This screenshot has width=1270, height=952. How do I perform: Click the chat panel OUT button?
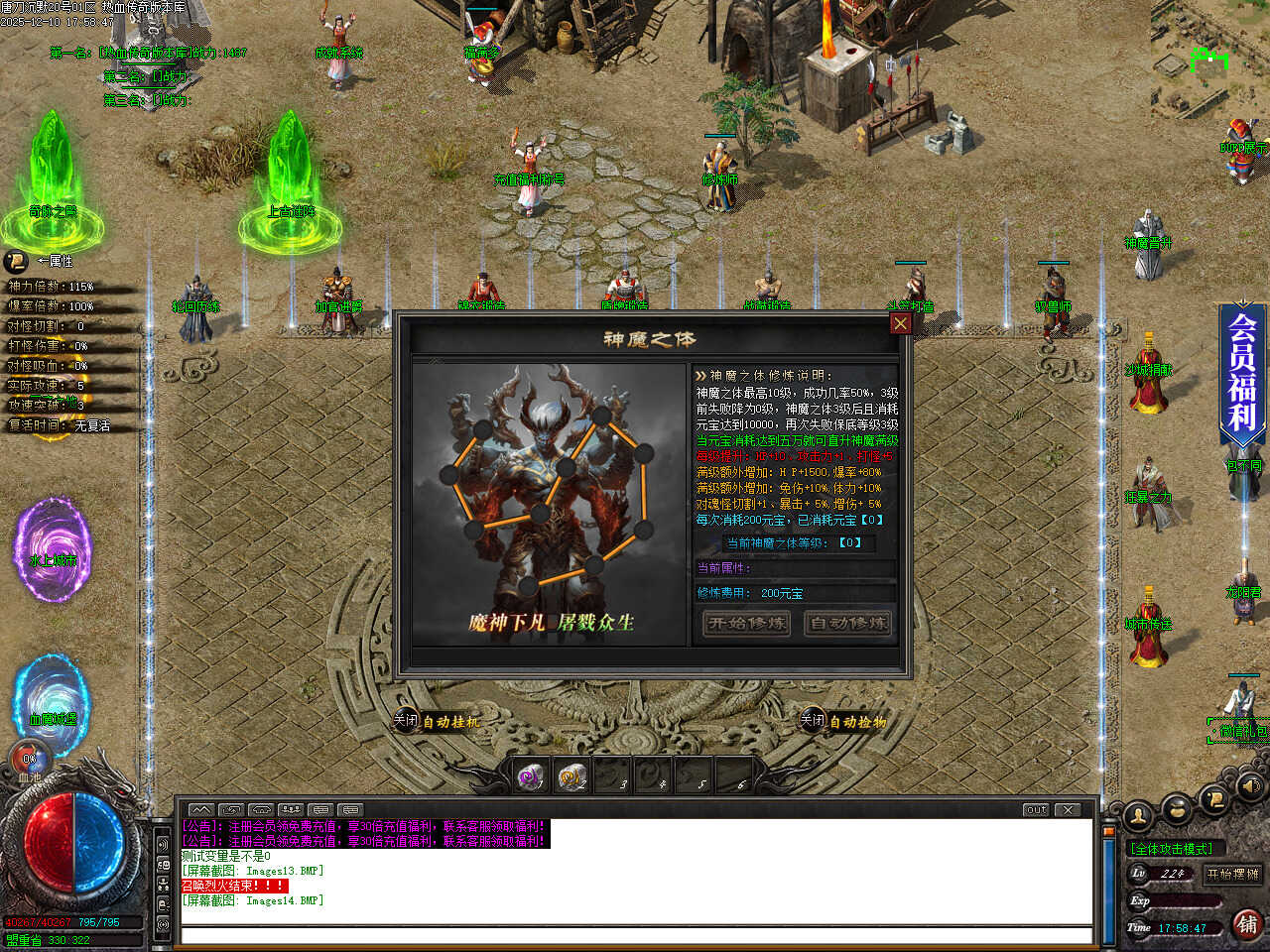pyautogui.click(x=1036, y=810)
